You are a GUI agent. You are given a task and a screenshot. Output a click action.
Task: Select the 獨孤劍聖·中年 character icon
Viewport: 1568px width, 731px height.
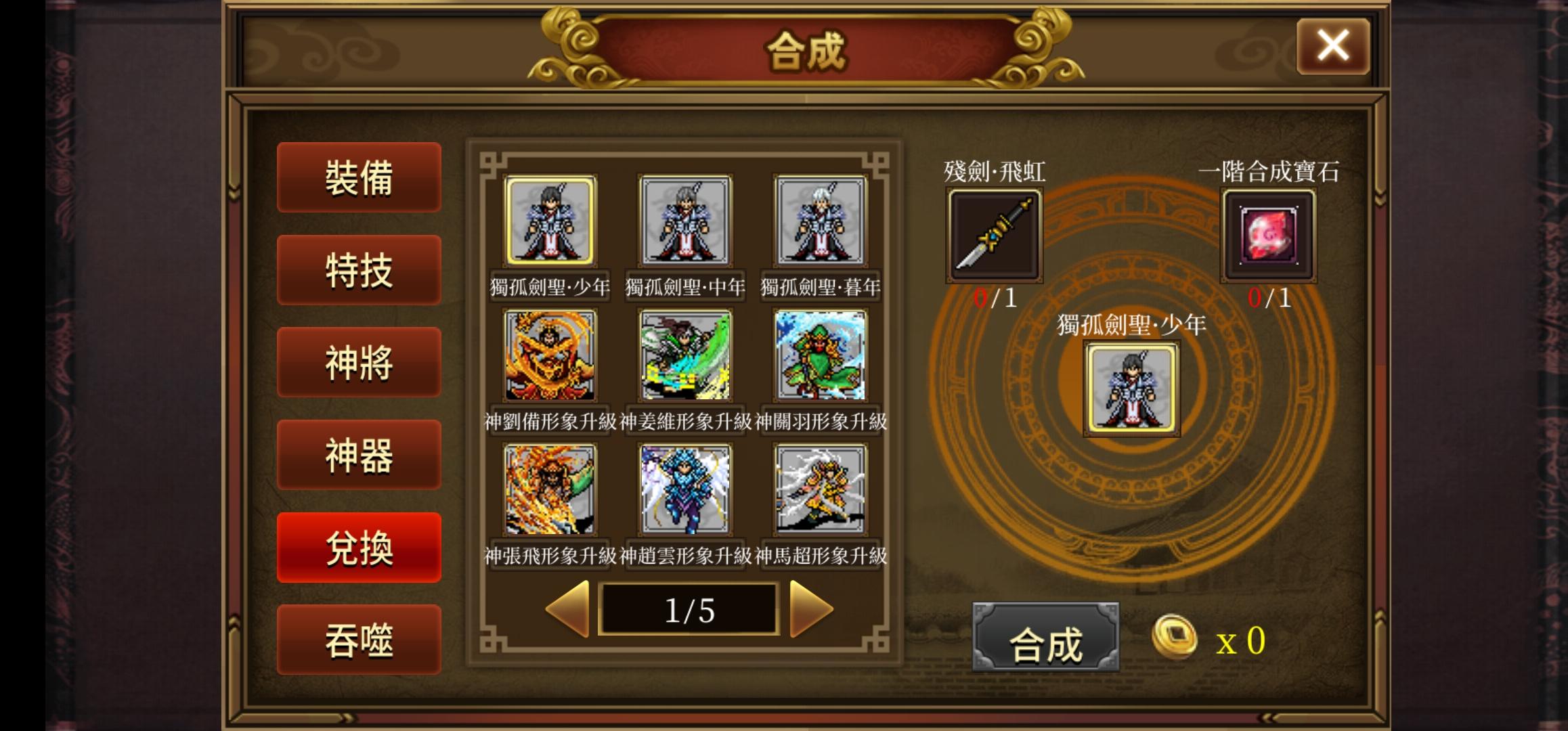click(686, 221)
